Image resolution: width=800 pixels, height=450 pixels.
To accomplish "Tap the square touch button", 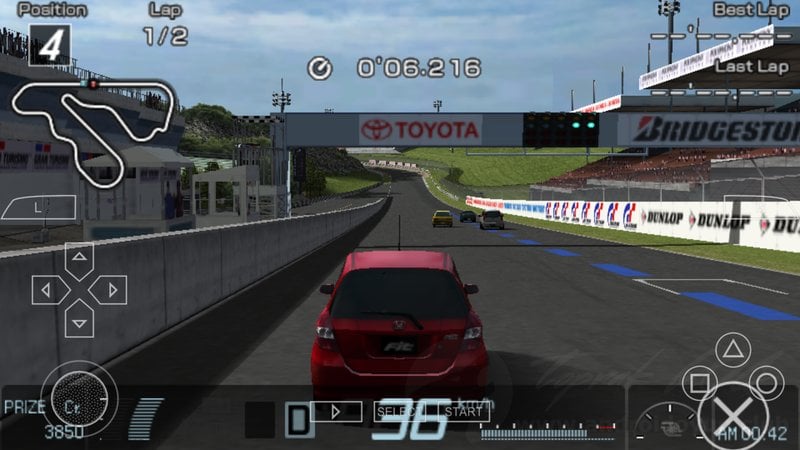I will (699, 384).
